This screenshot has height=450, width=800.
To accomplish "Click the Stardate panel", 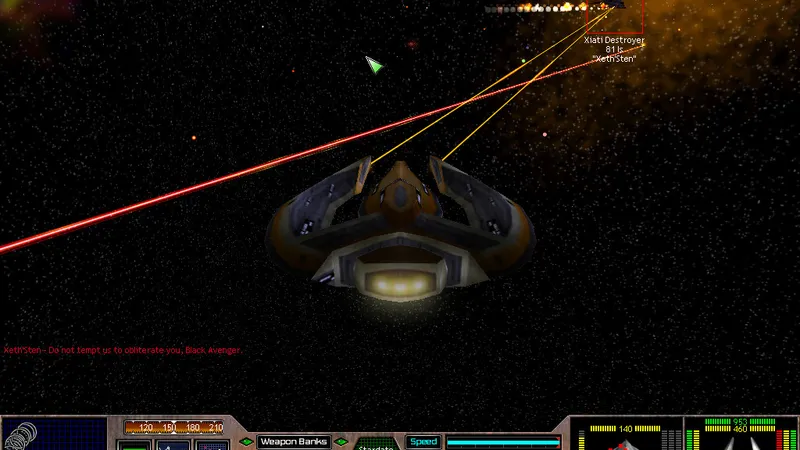I will click(375, 446).
